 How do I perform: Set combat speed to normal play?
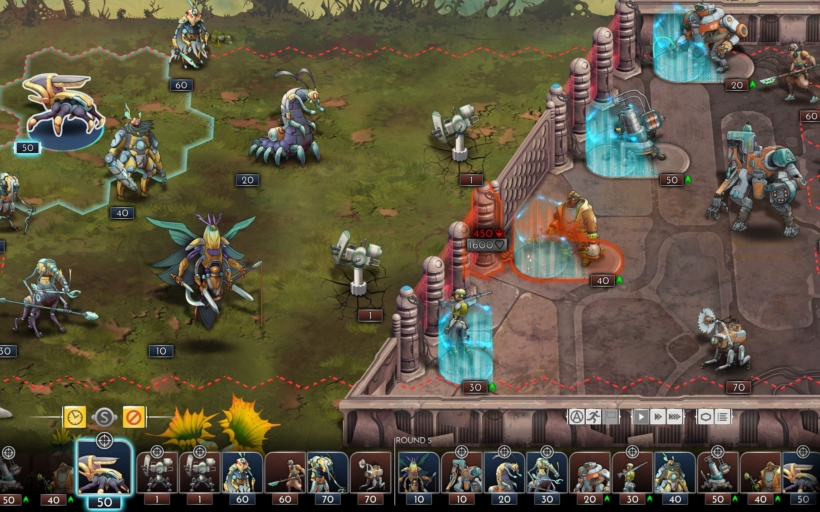[641, 416]
